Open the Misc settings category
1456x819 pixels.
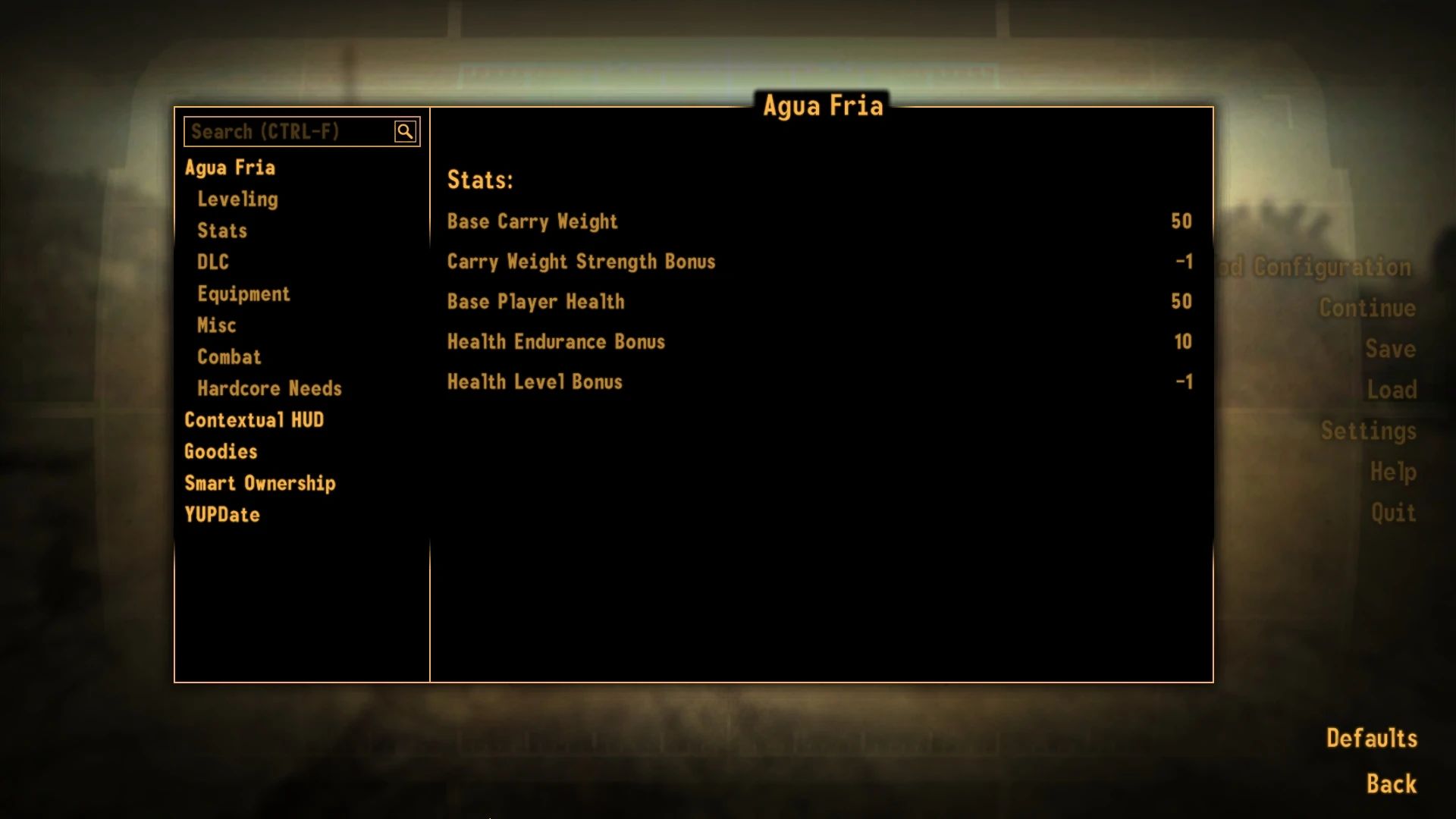(x=217, y=325)
